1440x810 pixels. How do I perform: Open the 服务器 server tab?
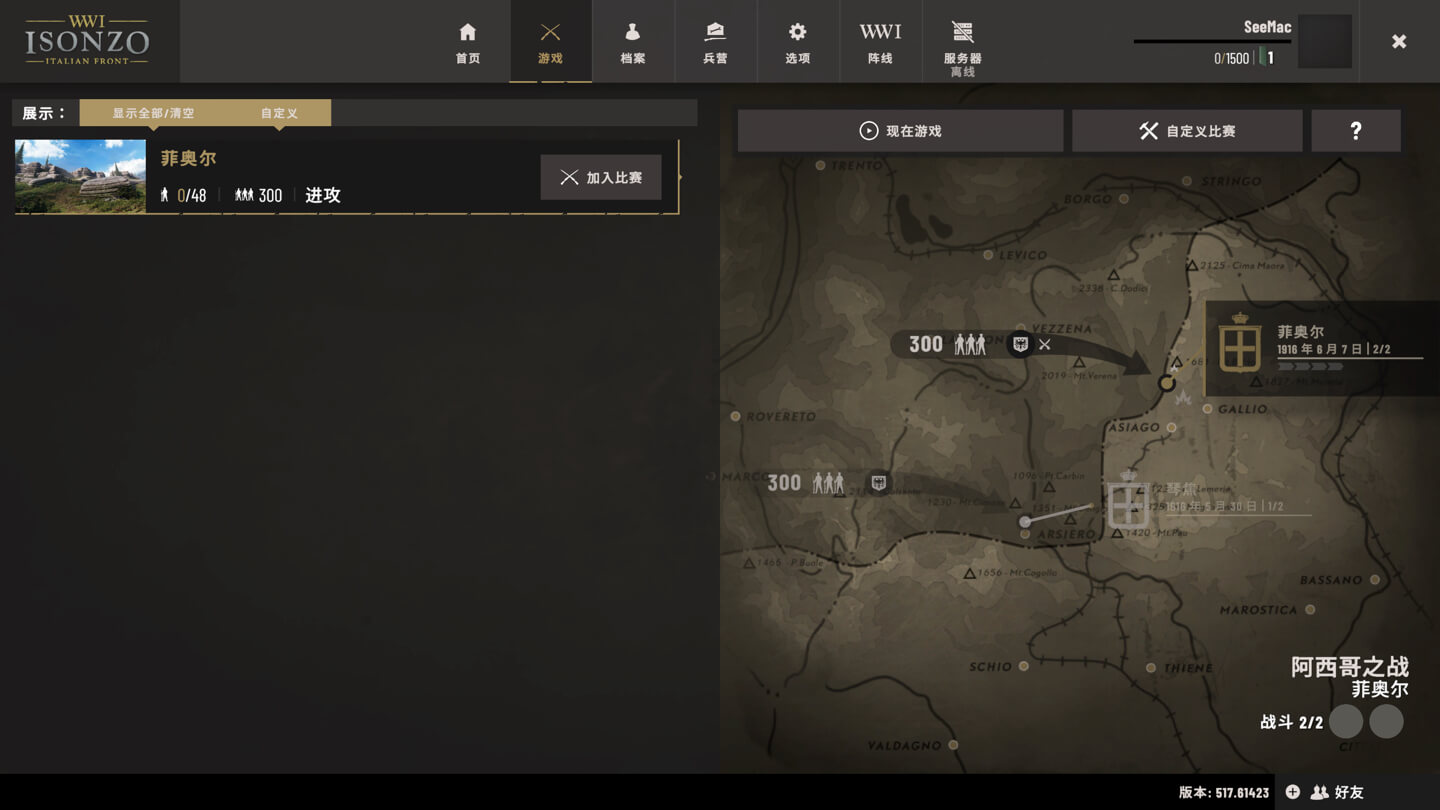962,45
